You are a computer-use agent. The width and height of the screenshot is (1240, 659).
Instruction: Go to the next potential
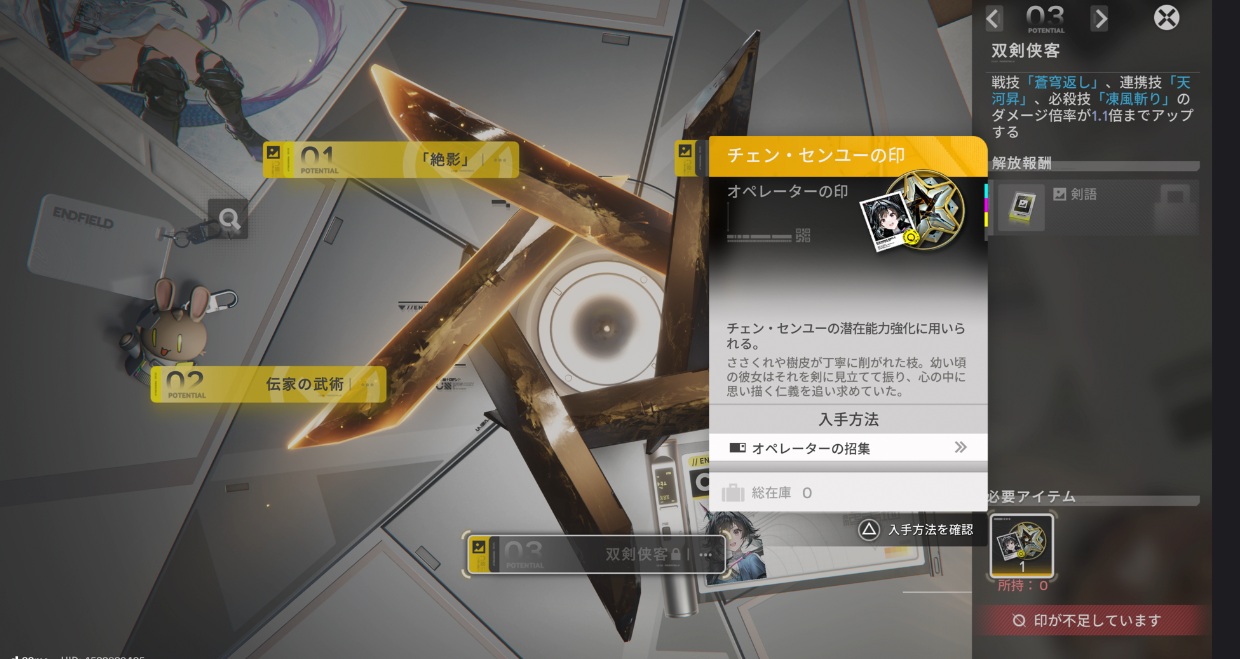click(1099, 18)
